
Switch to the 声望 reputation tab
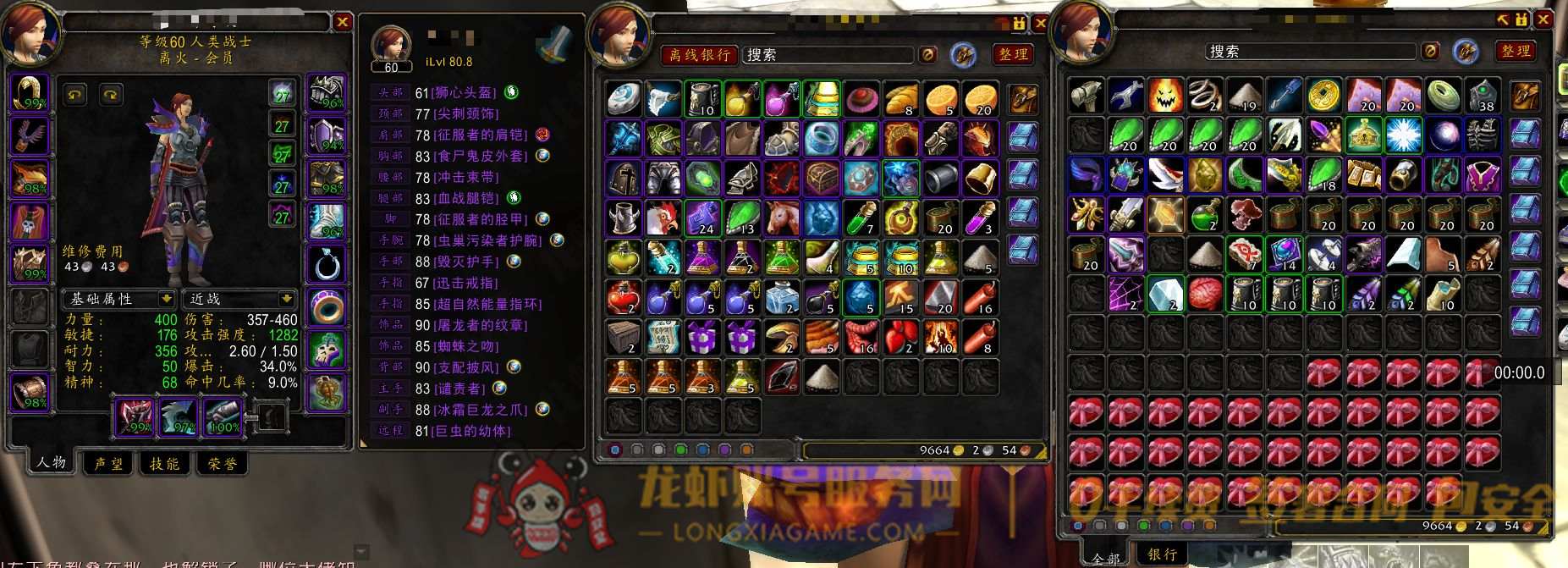pyautogui.click(x=108, y=463)
